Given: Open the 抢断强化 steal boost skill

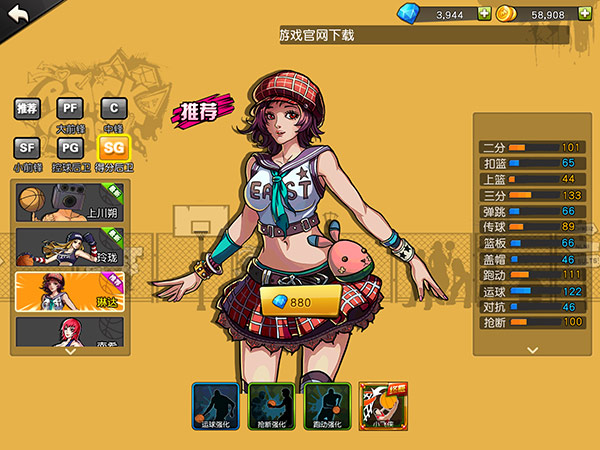Looking at the screenshot, I should click(271, 406).
